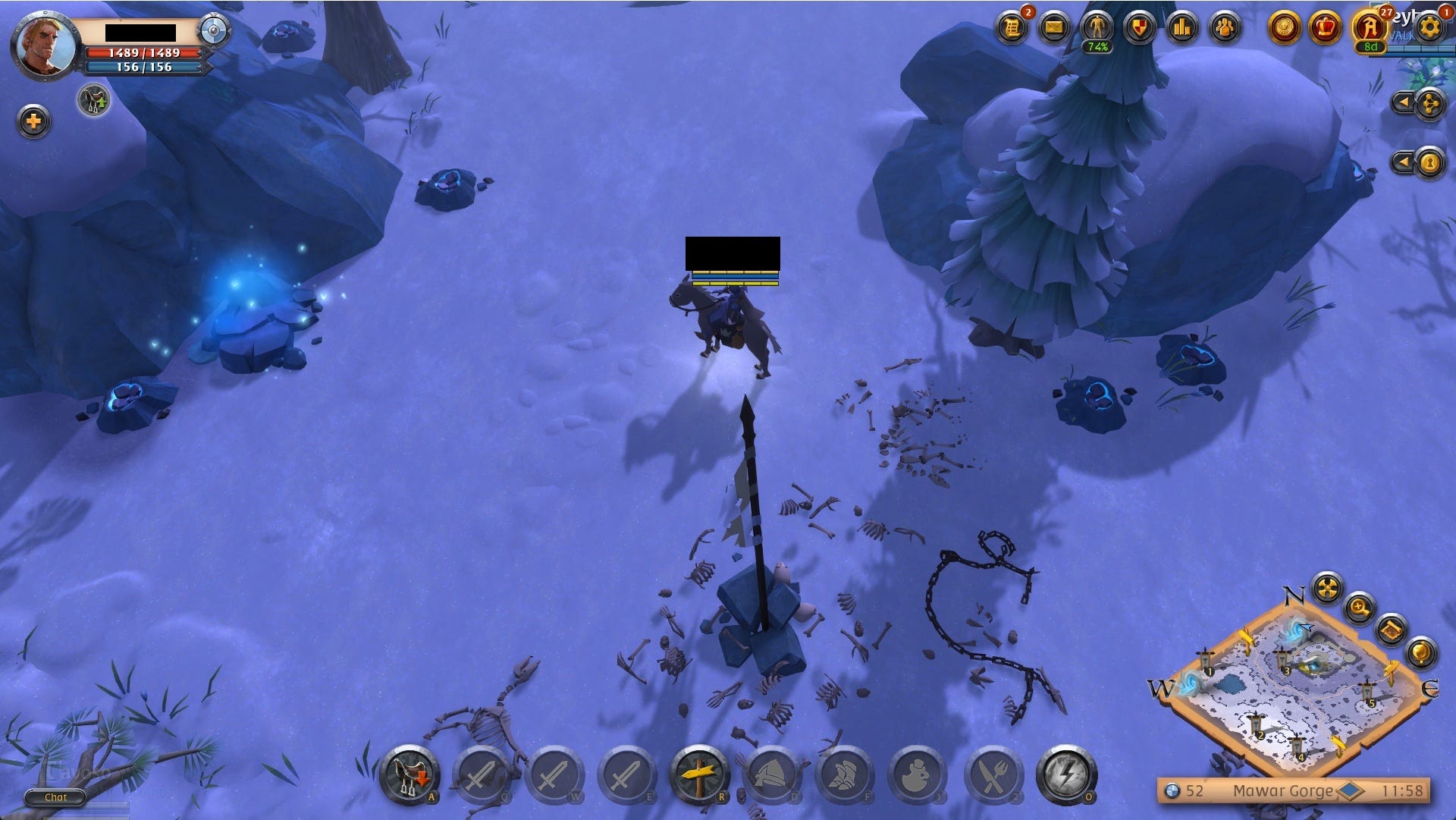
Task: Dismount using the saddle hotbar icon
Action: coord(409,775)
